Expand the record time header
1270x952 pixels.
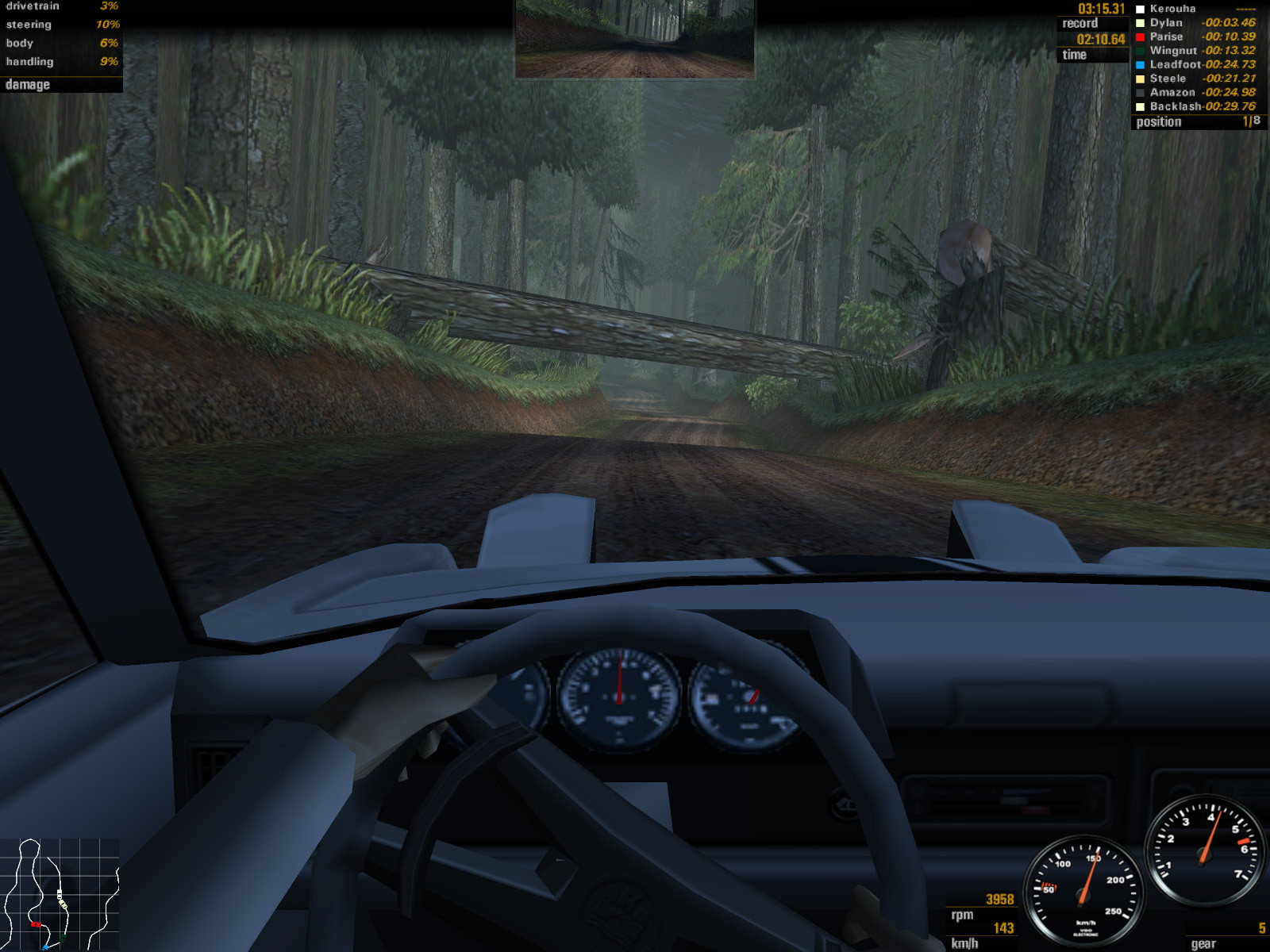1082,24
